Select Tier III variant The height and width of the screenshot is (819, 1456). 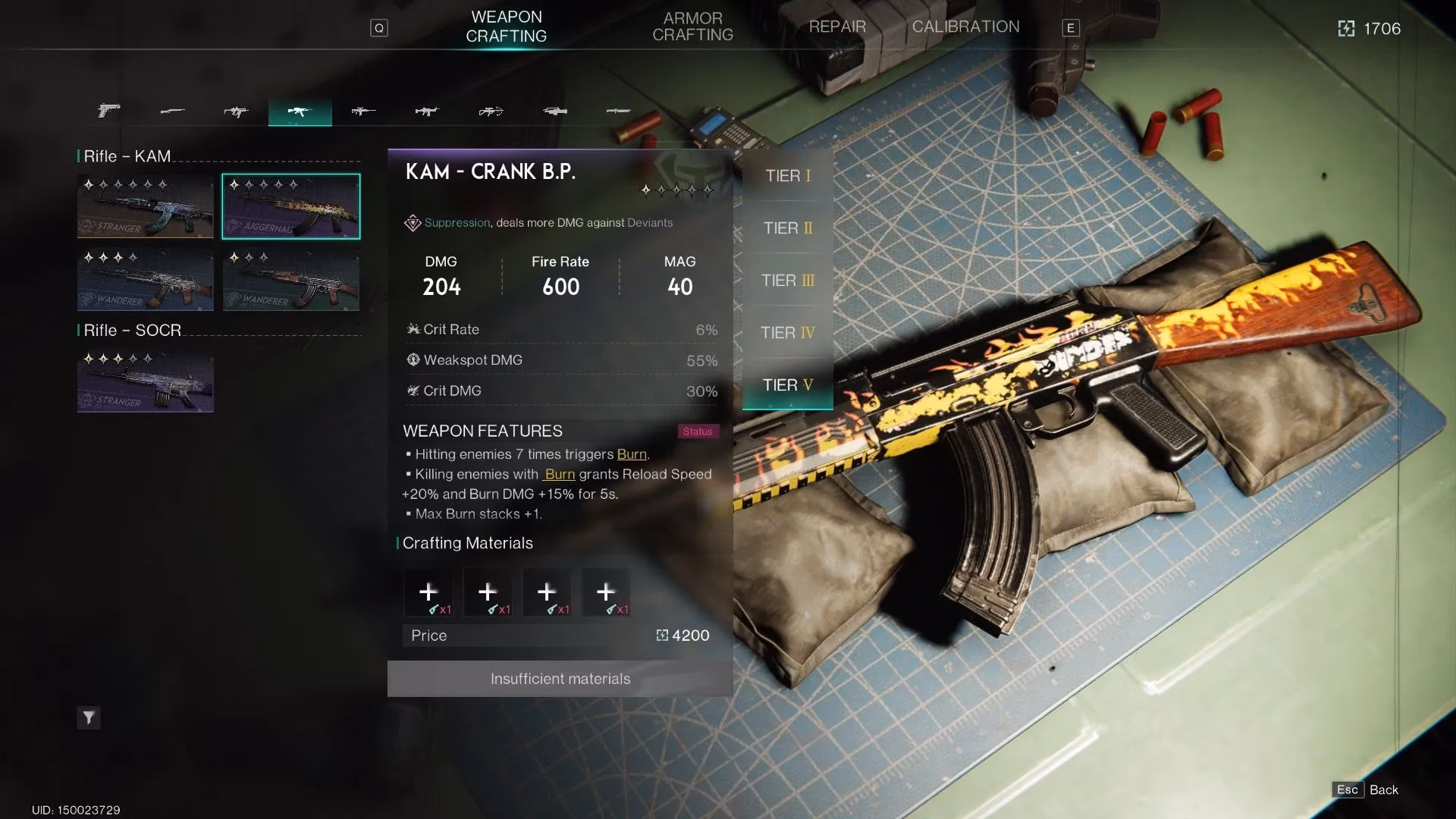[x=788, y=281]
